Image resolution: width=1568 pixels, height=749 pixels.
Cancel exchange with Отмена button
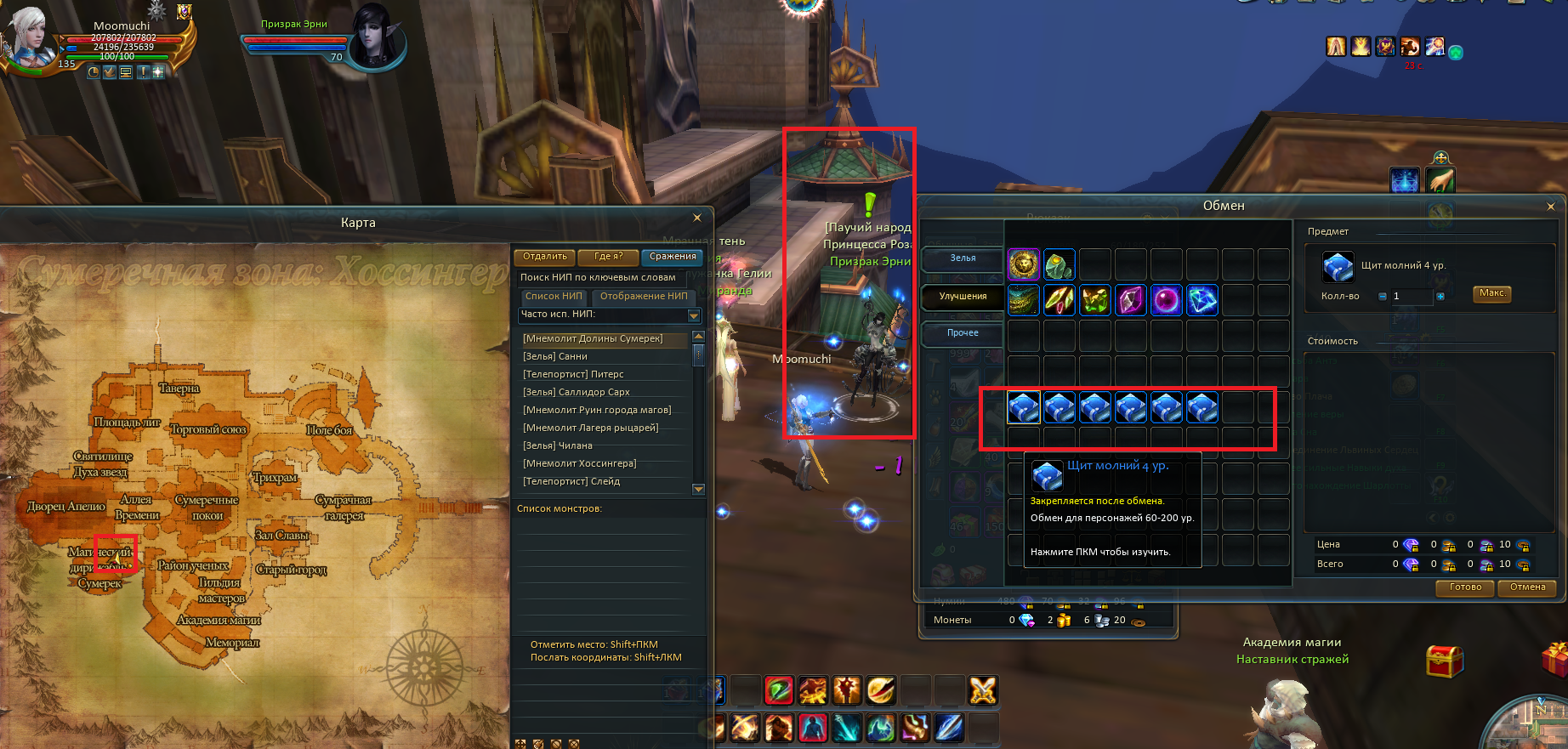tap(1527, 587)
